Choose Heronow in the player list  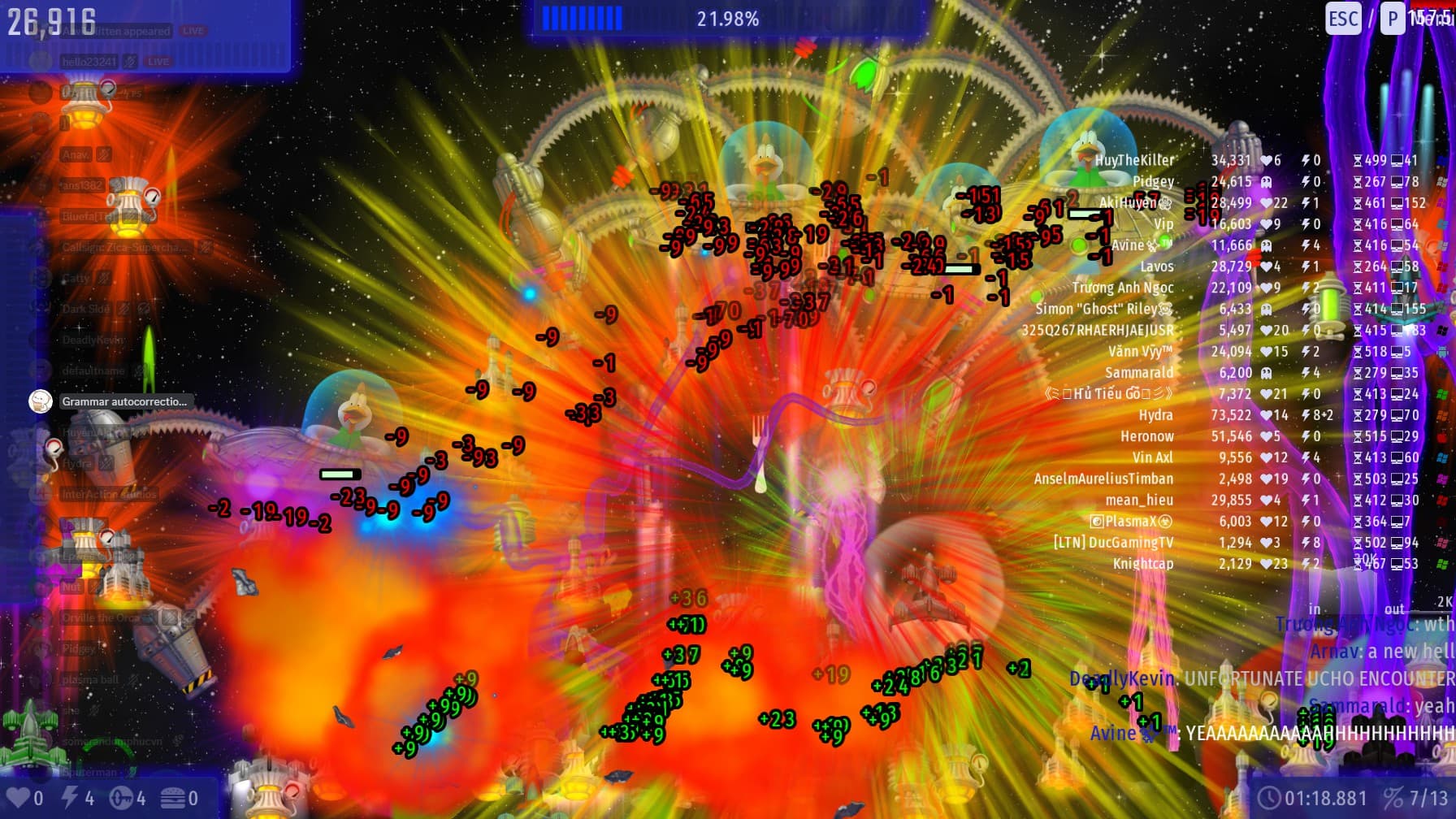pyautogui.click(x=1146, y=436)
